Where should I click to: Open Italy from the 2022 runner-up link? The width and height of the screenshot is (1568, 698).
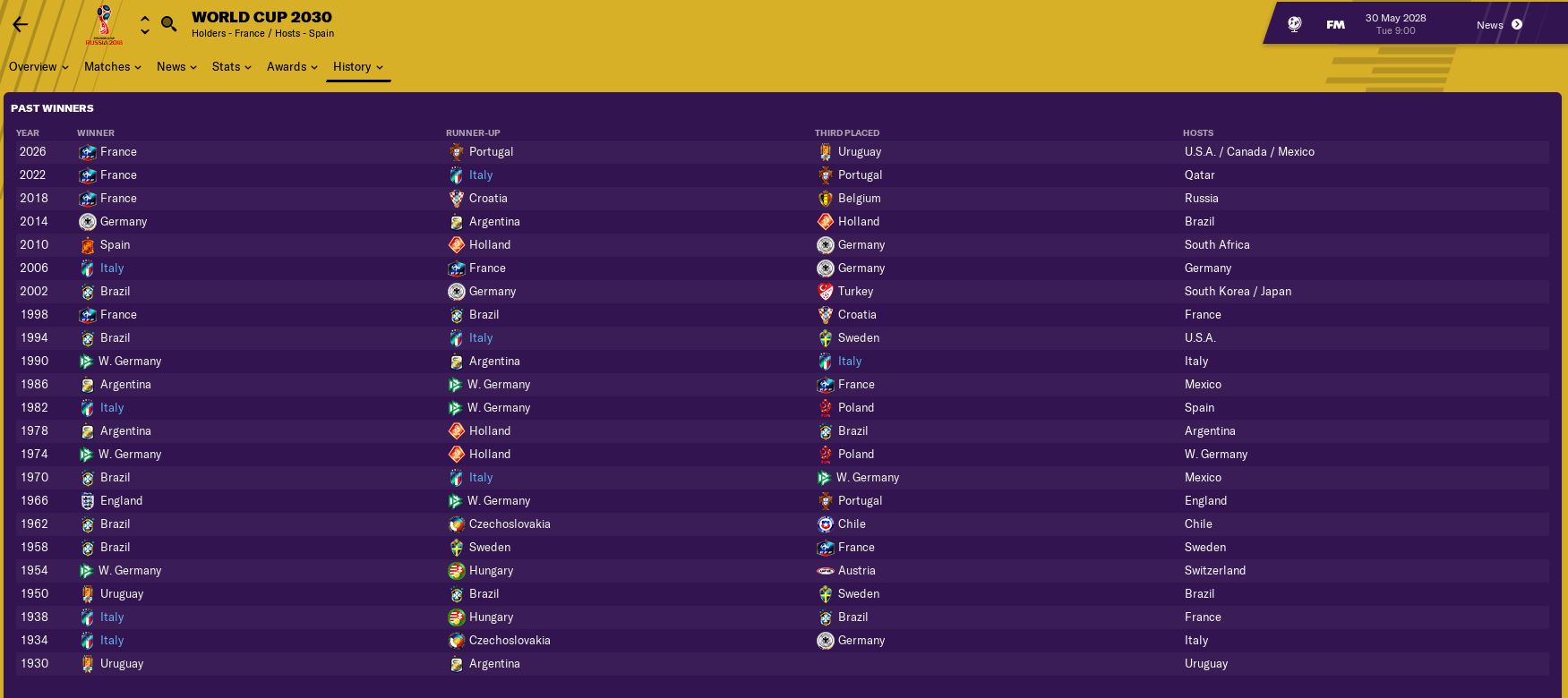[x=481, y=174]
